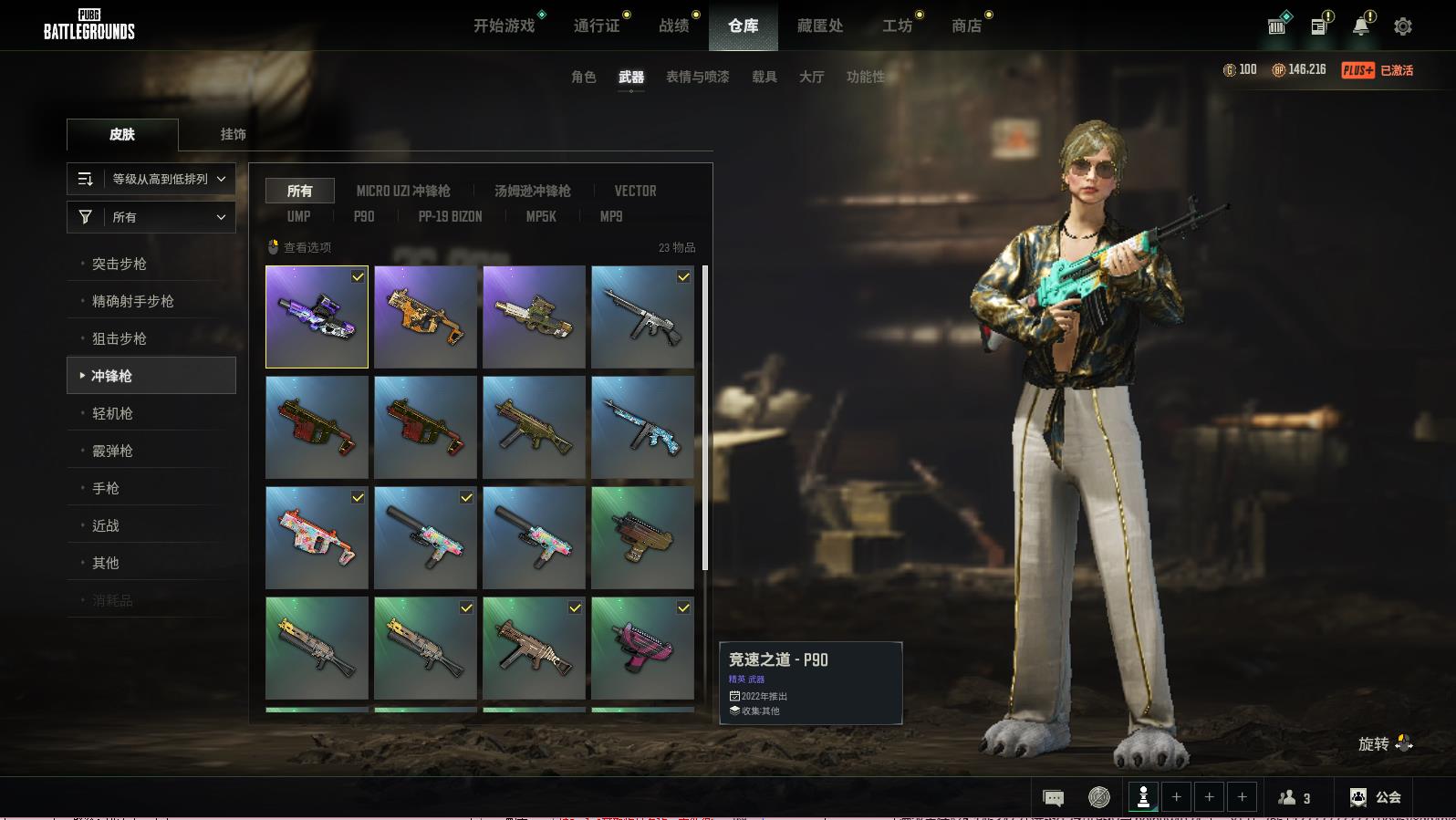Go to the 通行证 (Pass) page
The image size is (1456, 820).
[597, 26]
